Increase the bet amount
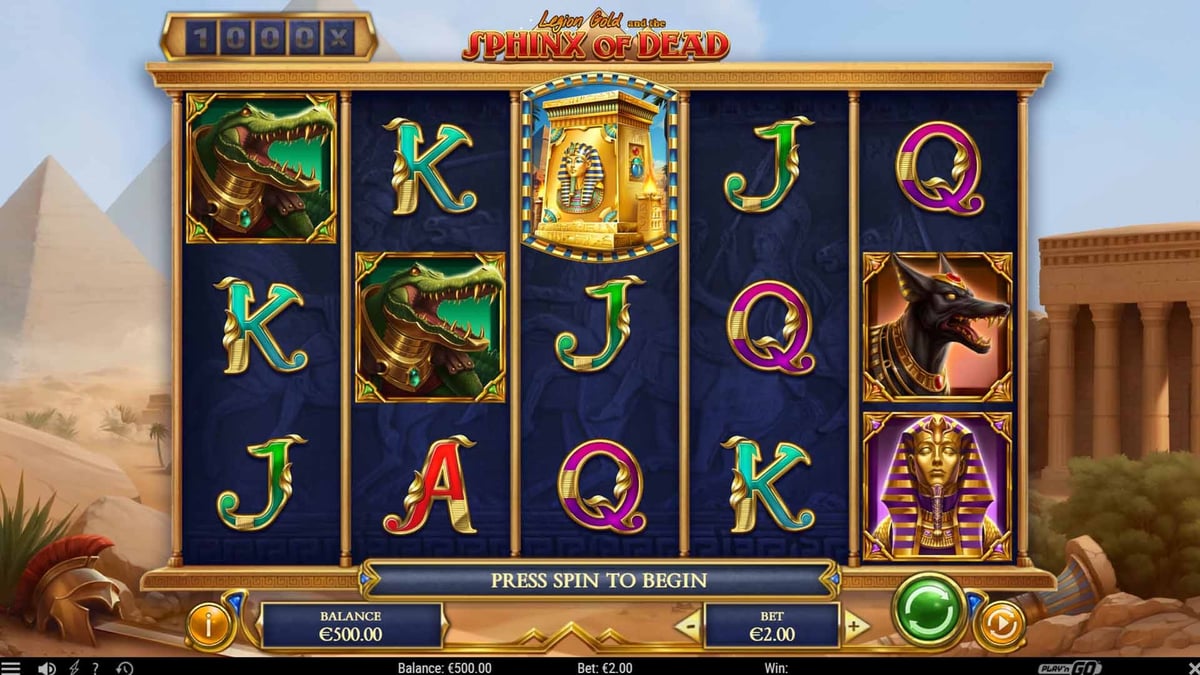Viewport: 1200px width, 675px height. coord(853,627)
